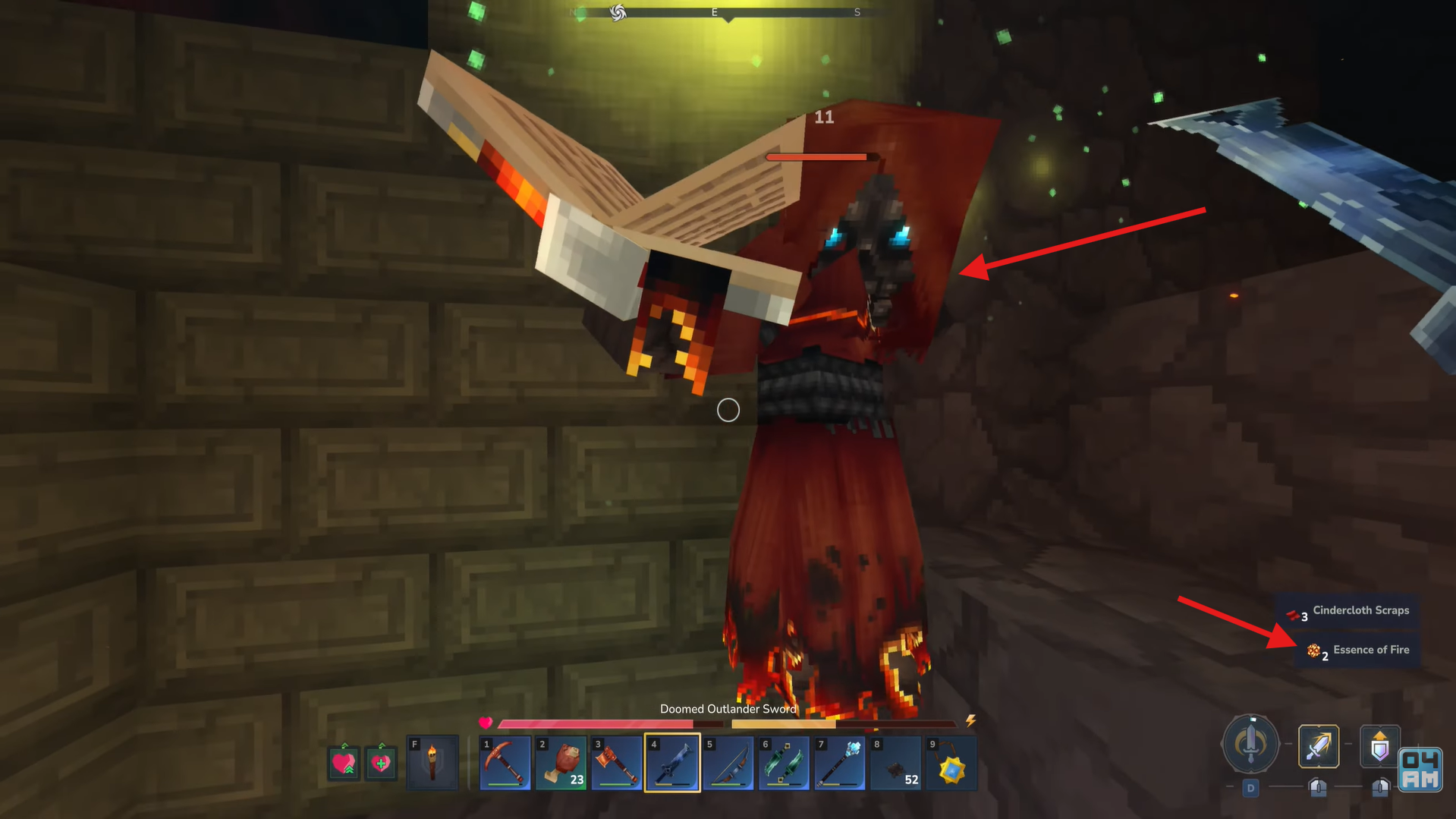Viewport: 1456px width, 819px height.
Task: Click the lightning stamina indicator icon
Action: [x=970, y=721]
